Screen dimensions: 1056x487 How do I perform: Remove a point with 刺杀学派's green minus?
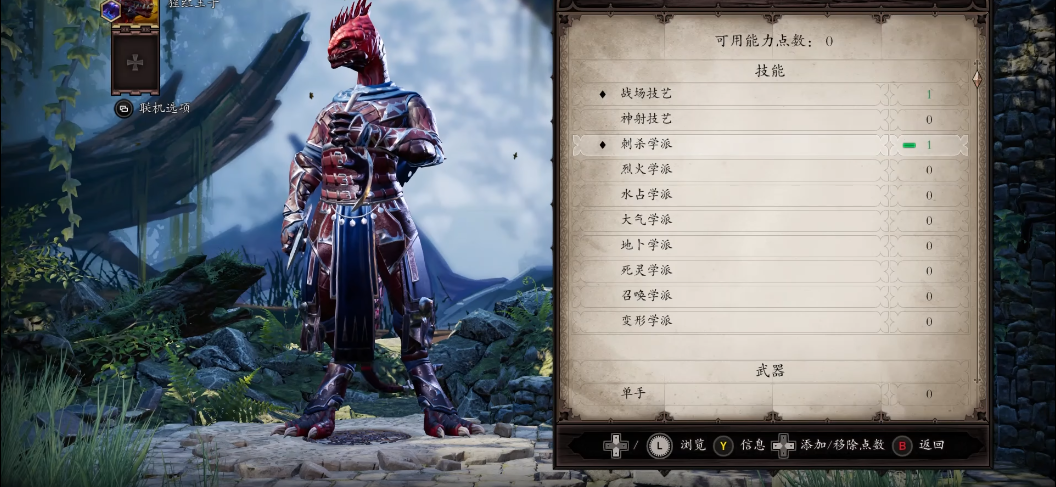click(x=909, y=145)
